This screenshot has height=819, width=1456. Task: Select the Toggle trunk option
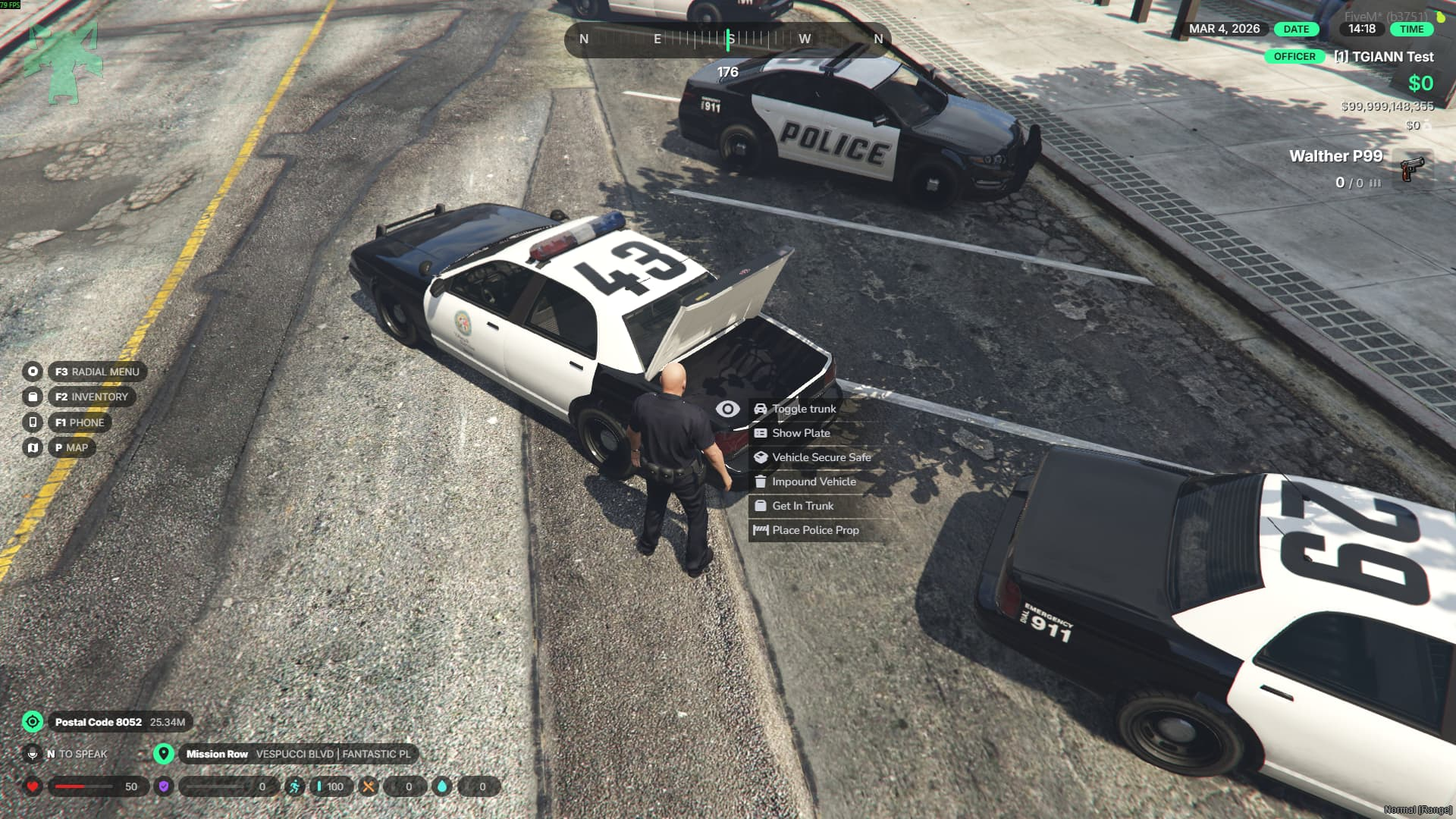(x=803, y=409)
